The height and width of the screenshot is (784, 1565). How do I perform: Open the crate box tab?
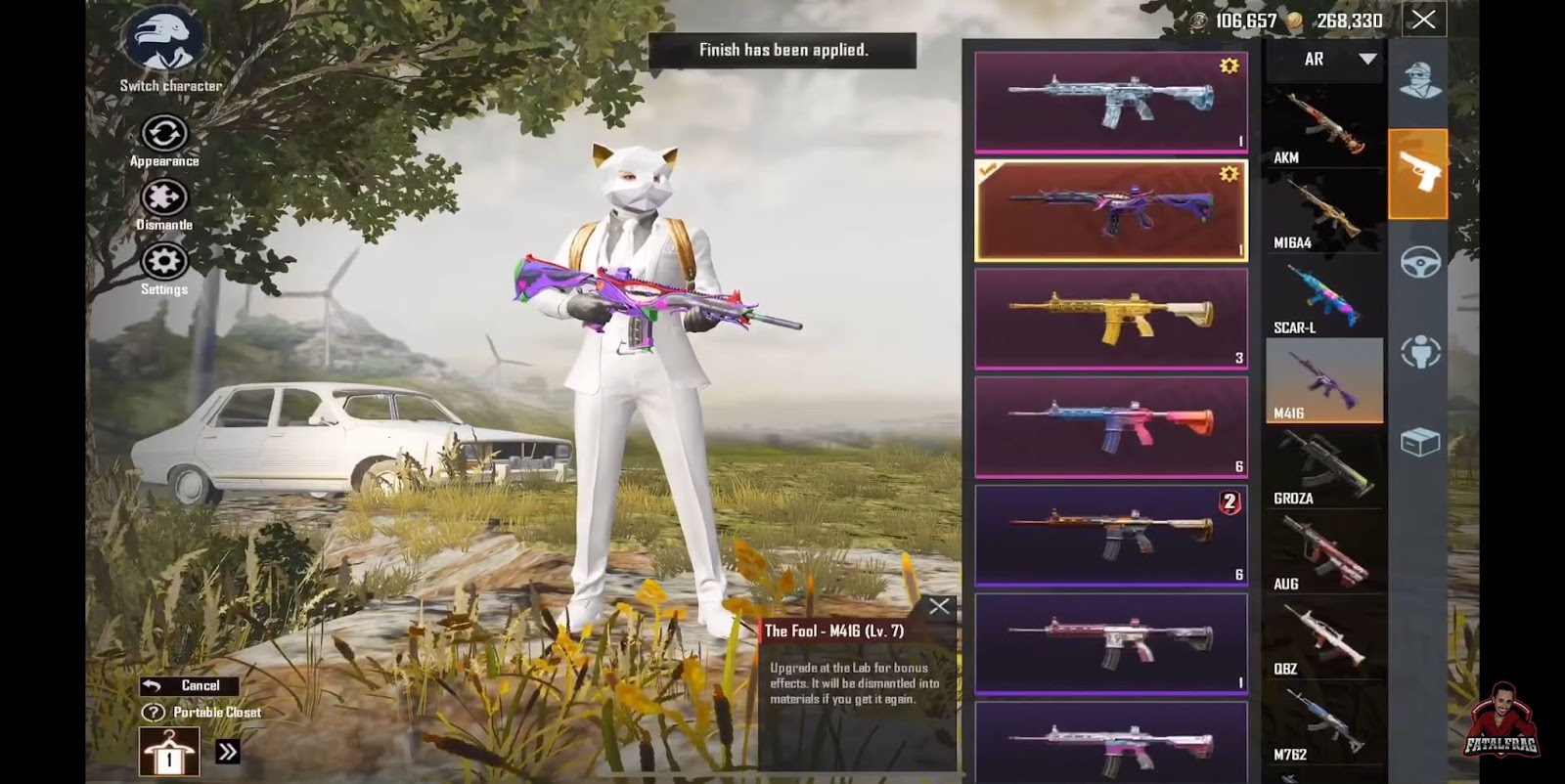pyautogui.click(x=1419, y=443)
